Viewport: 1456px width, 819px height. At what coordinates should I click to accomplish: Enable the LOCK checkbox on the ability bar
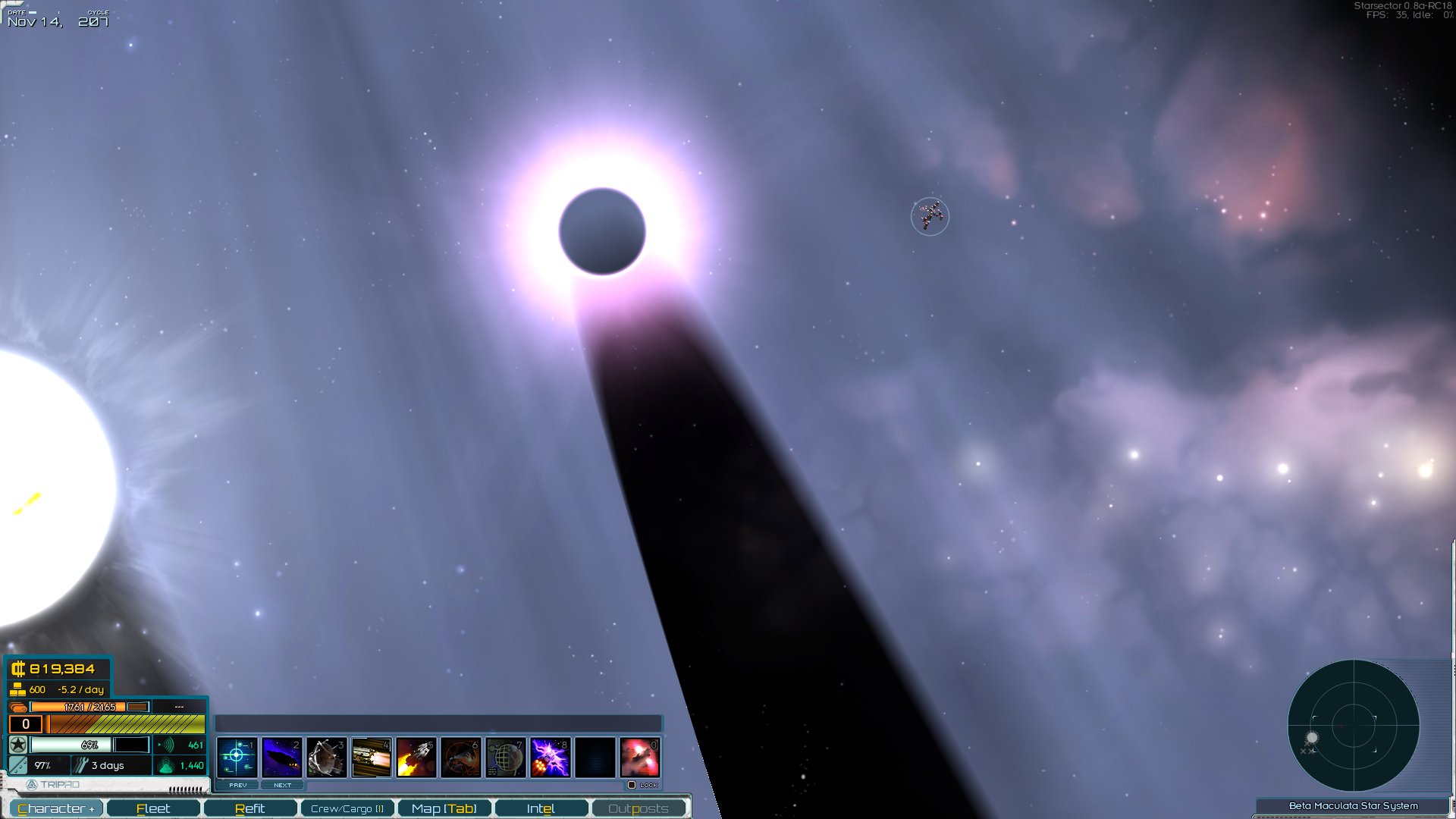pos(635,785)
